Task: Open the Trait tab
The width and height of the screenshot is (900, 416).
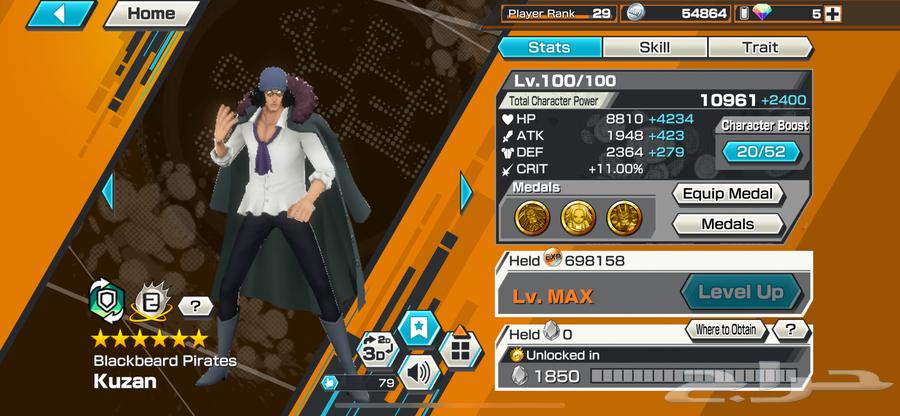Action: [x=760, y=47]
